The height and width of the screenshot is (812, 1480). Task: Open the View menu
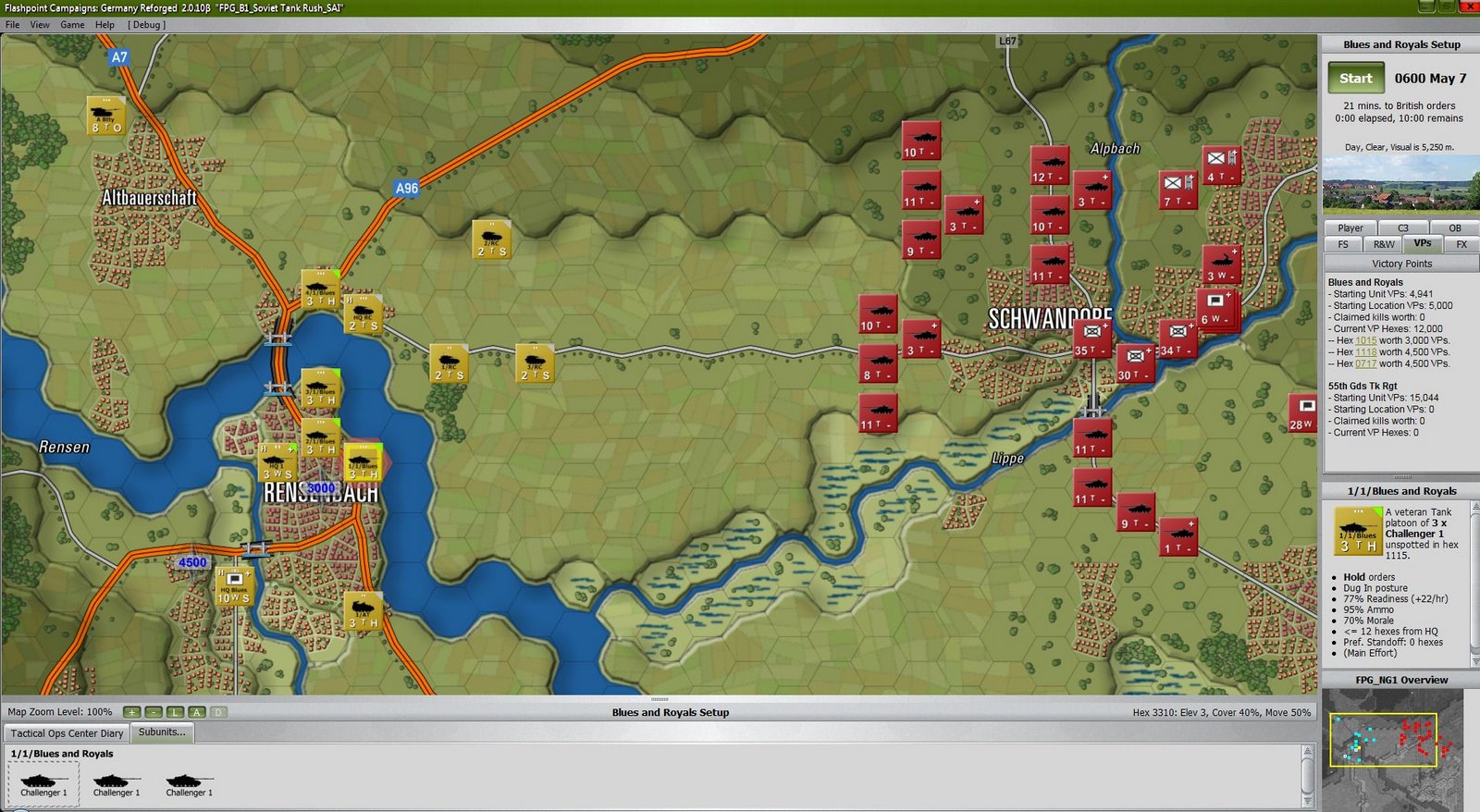click(38, 25)
